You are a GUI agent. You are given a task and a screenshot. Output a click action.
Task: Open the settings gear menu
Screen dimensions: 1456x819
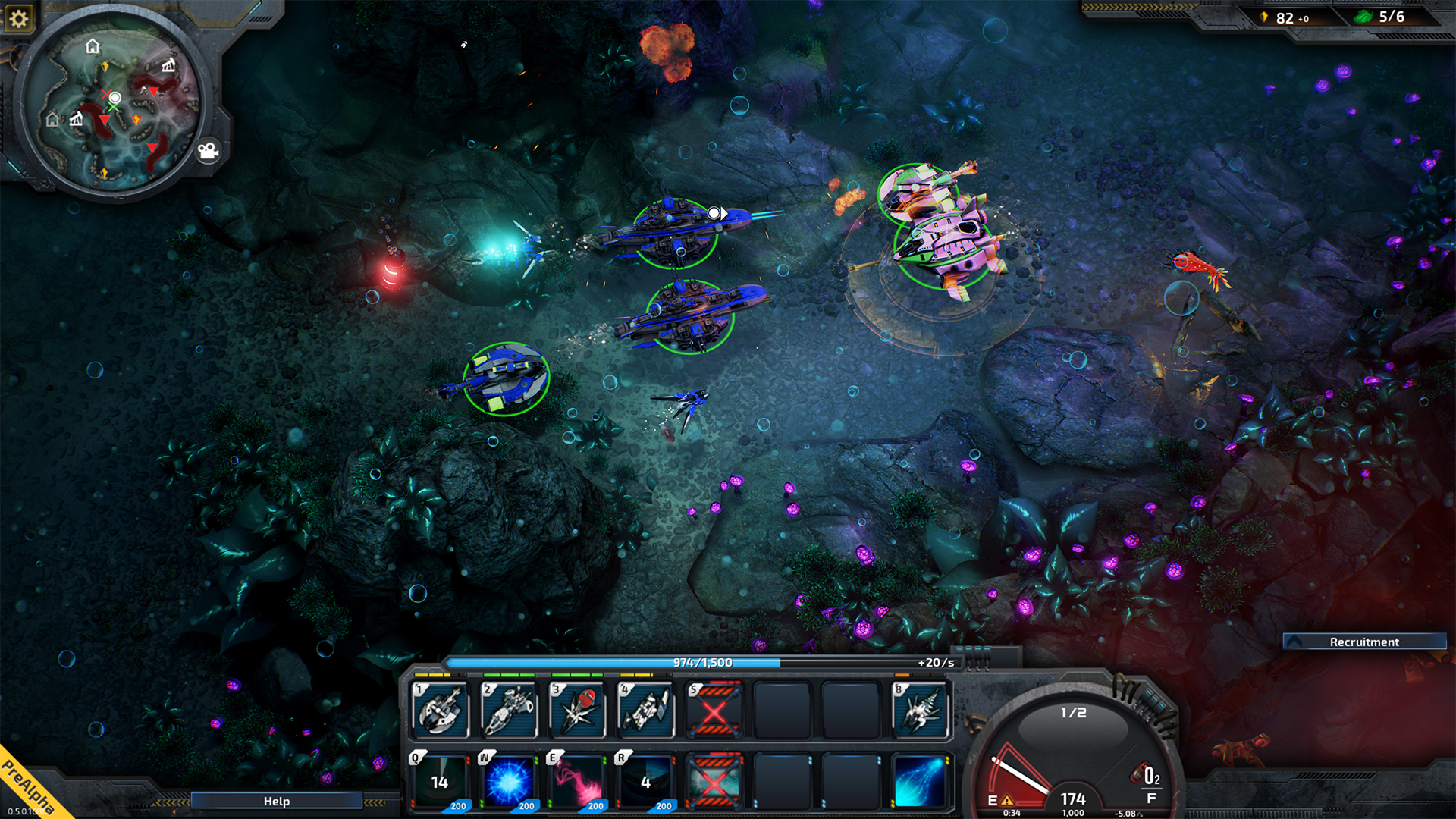[19, 18]
